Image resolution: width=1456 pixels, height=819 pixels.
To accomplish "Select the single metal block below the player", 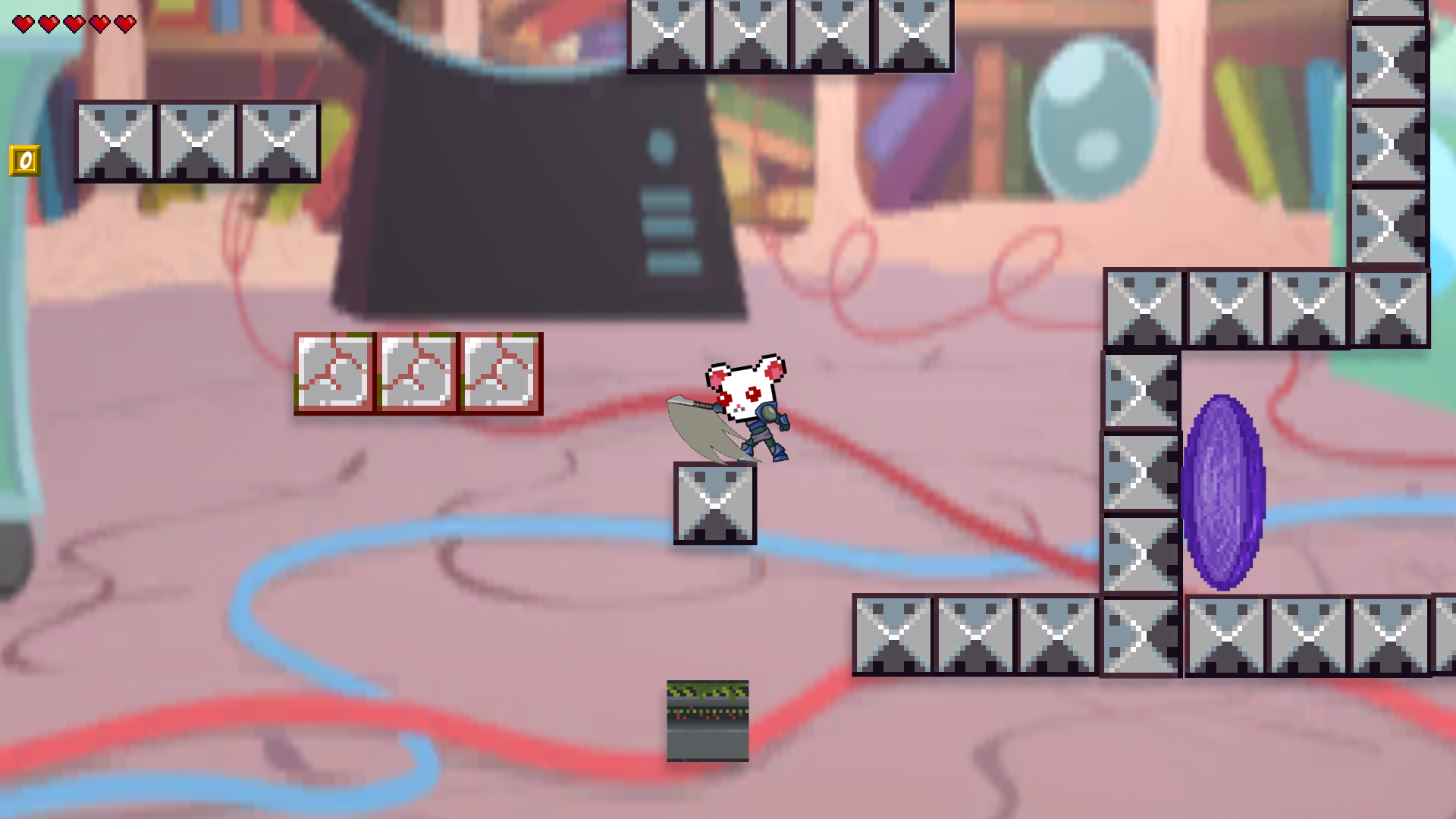I will click(714, 504).
